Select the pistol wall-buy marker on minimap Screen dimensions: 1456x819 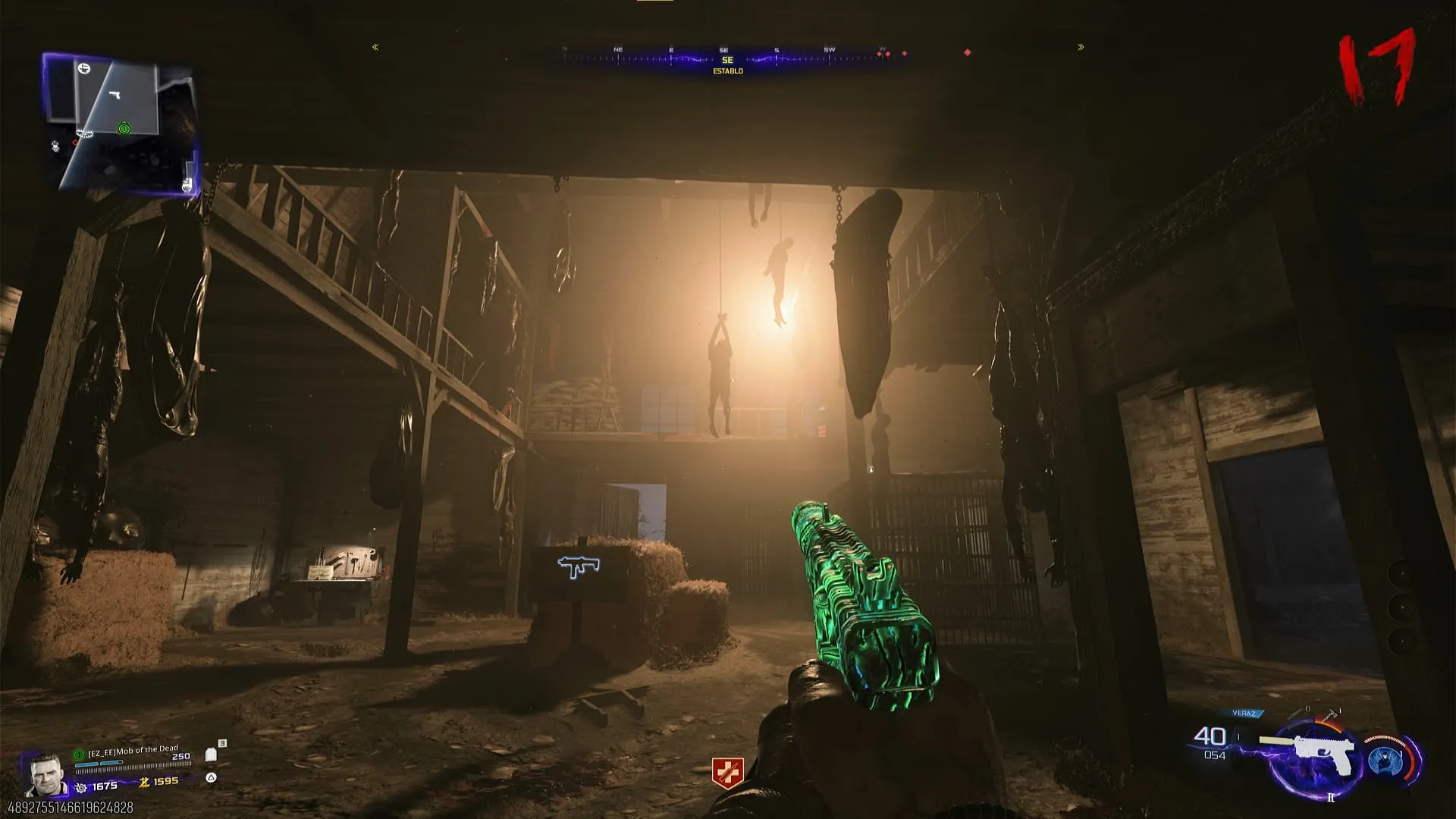pyautogui.click(x=115, y=95)
